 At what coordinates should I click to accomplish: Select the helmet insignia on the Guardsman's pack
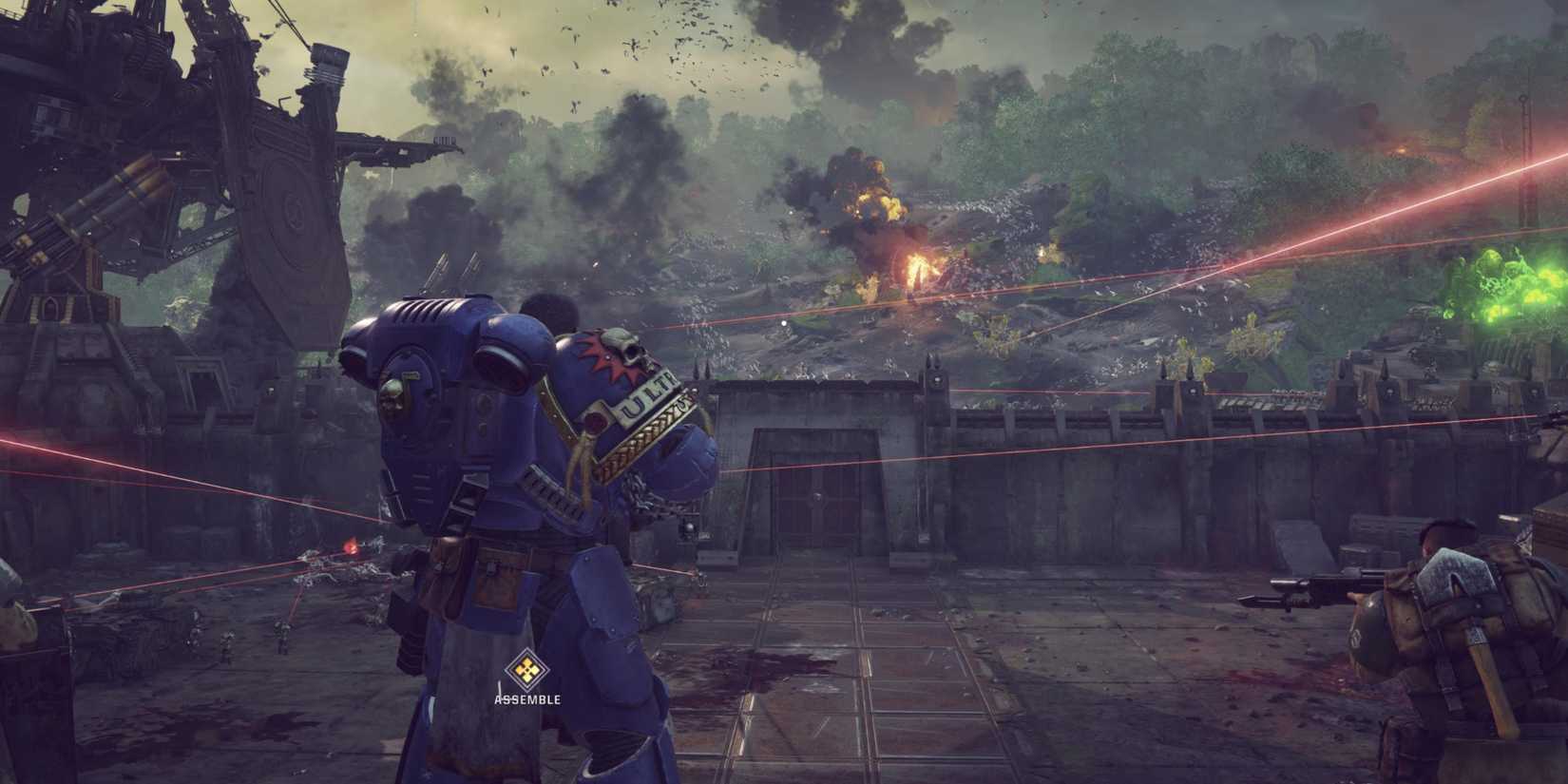tap(1356, 637)
